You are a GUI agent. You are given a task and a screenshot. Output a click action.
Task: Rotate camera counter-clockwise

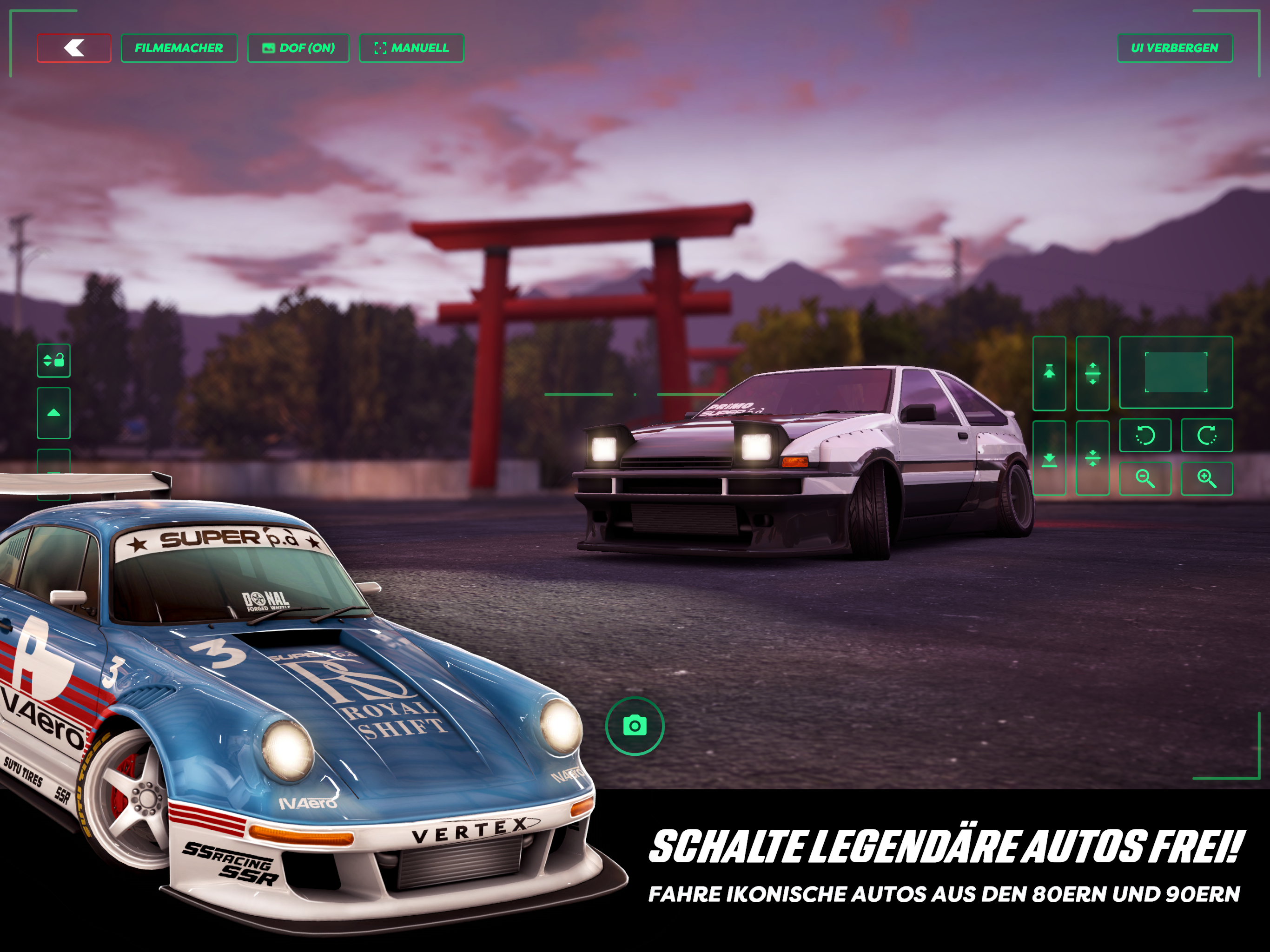(1145, 435)
